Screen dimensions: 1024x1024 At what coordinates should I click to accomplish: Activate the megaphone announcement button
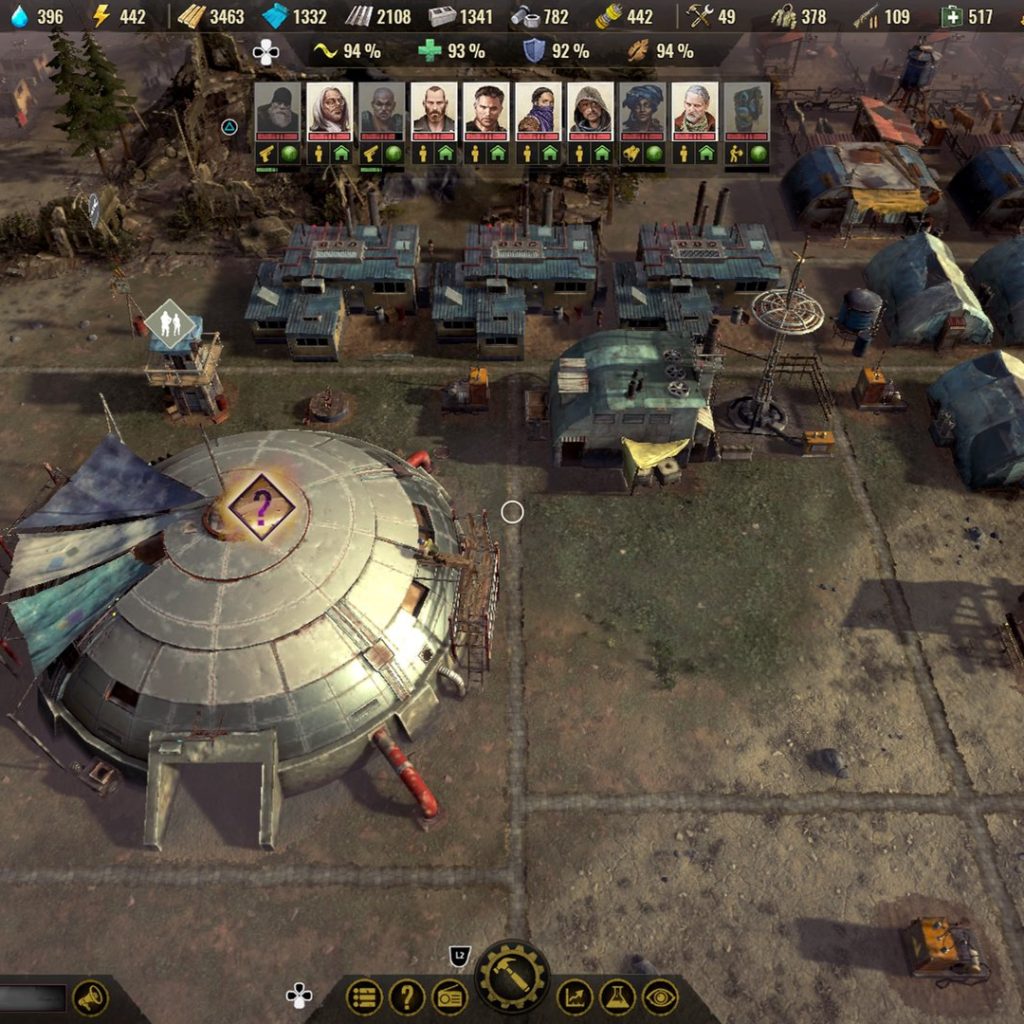point(90,997)
